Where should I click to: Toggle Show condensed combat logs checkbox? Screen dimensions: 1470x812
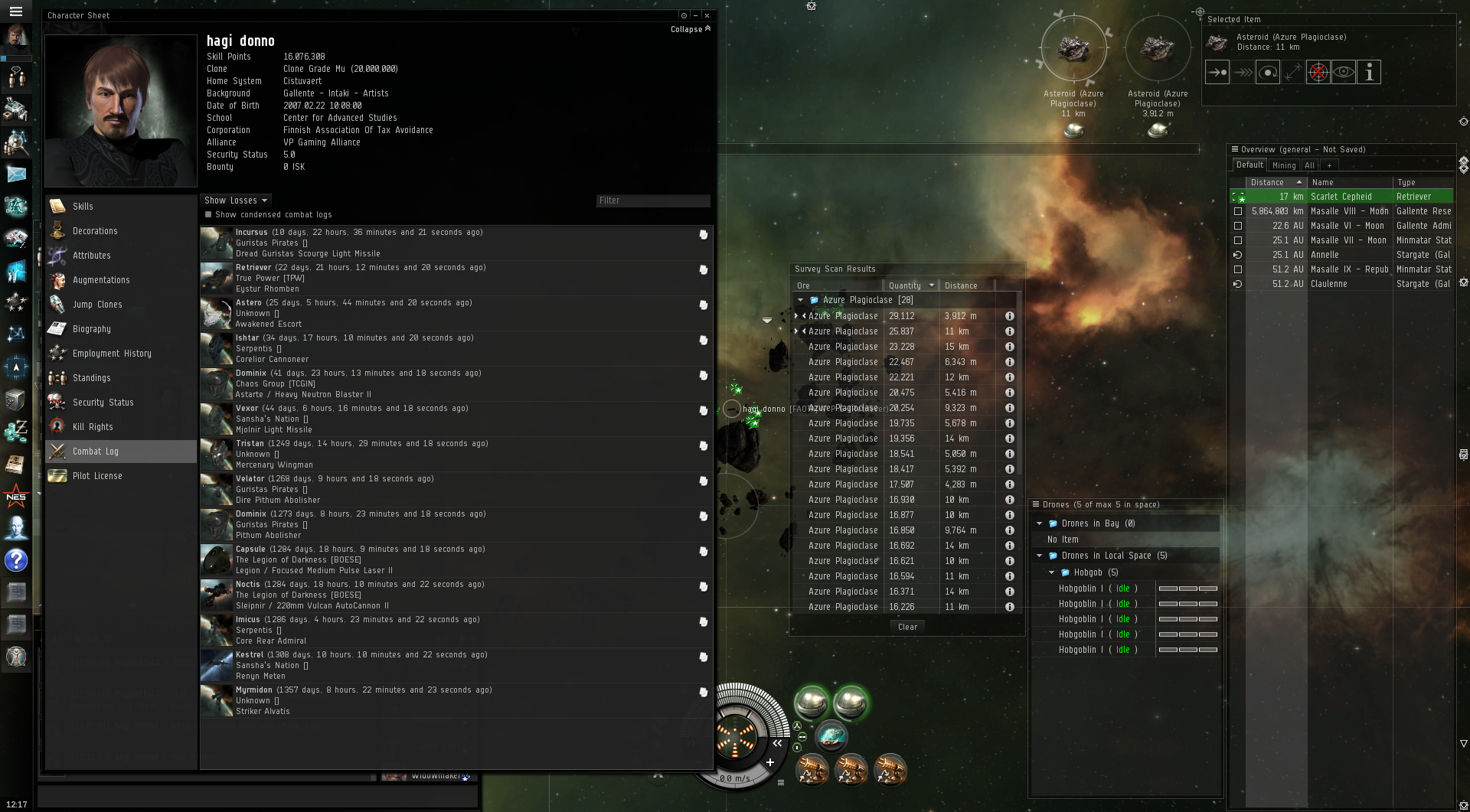pyautogui.click(x=208, y=215)
